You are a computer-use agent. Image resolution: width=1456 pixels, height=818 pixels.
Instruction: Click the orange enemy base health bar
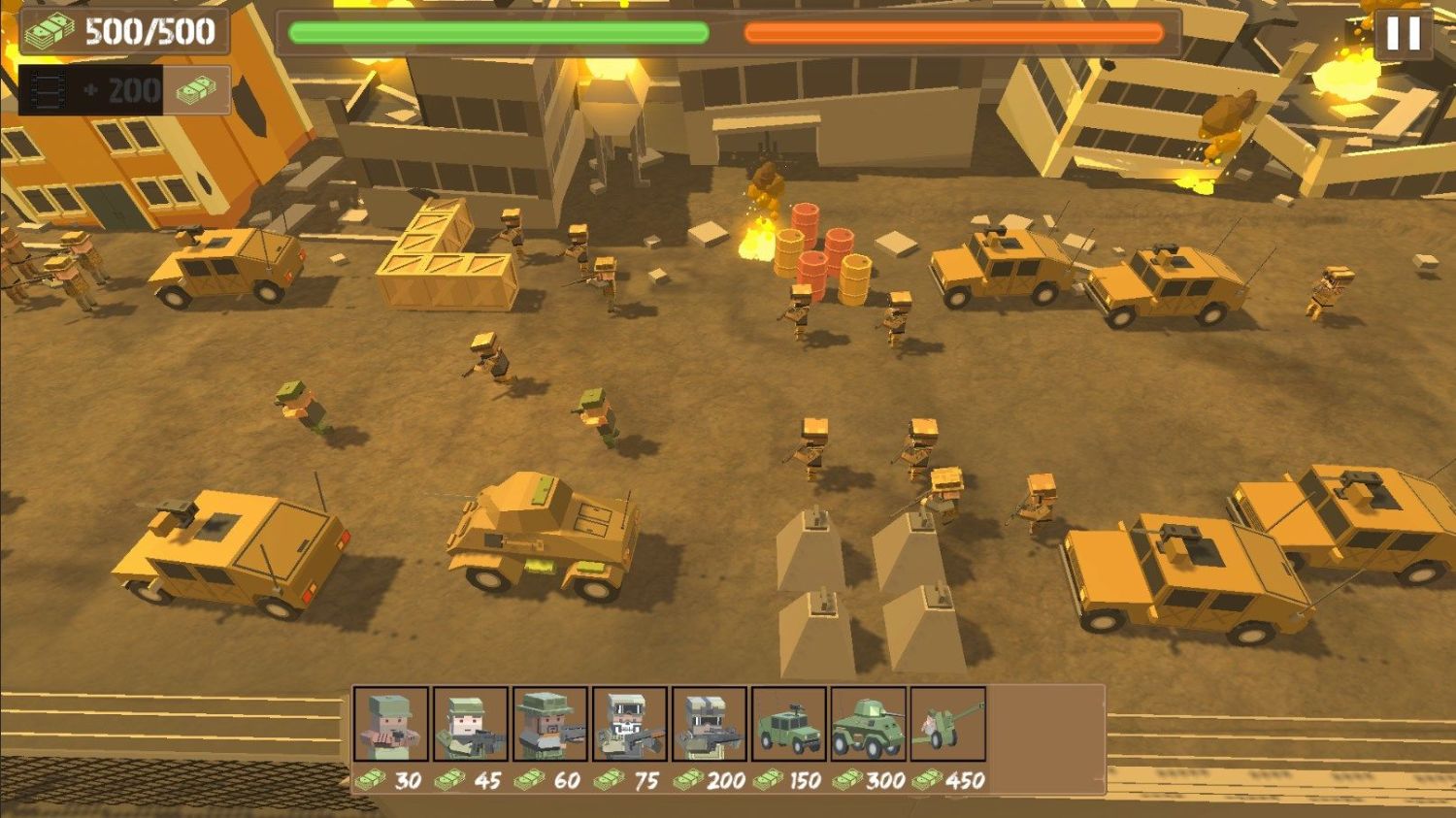click(951, 33)
